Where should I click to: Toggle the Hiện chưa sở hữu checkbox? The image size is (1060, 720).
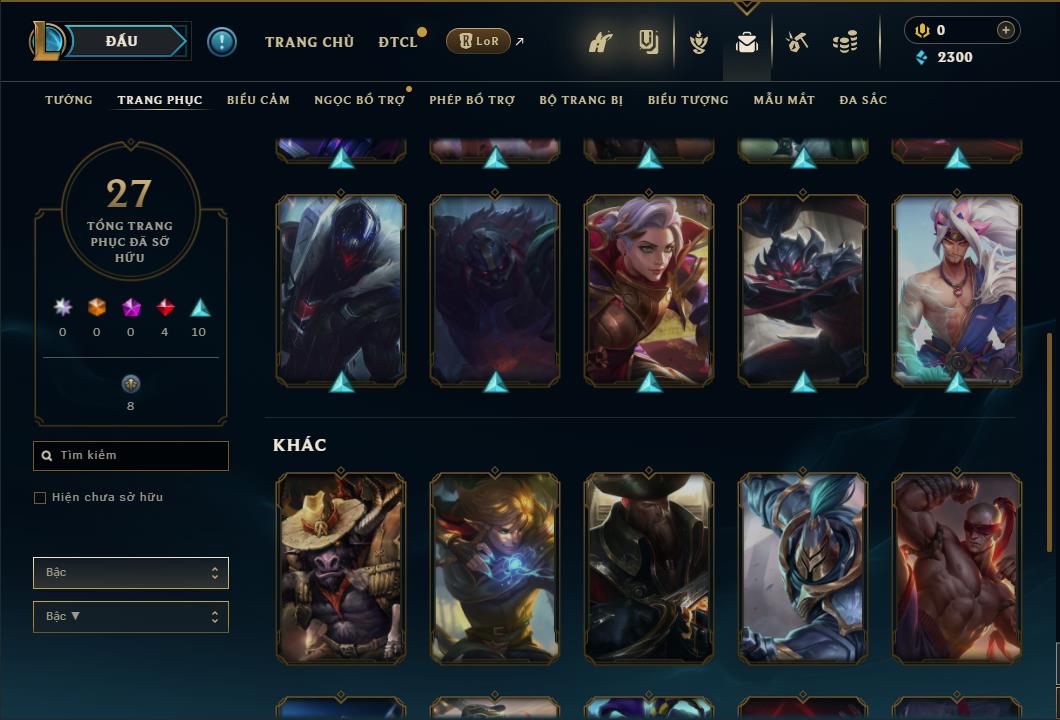(40, 498)
